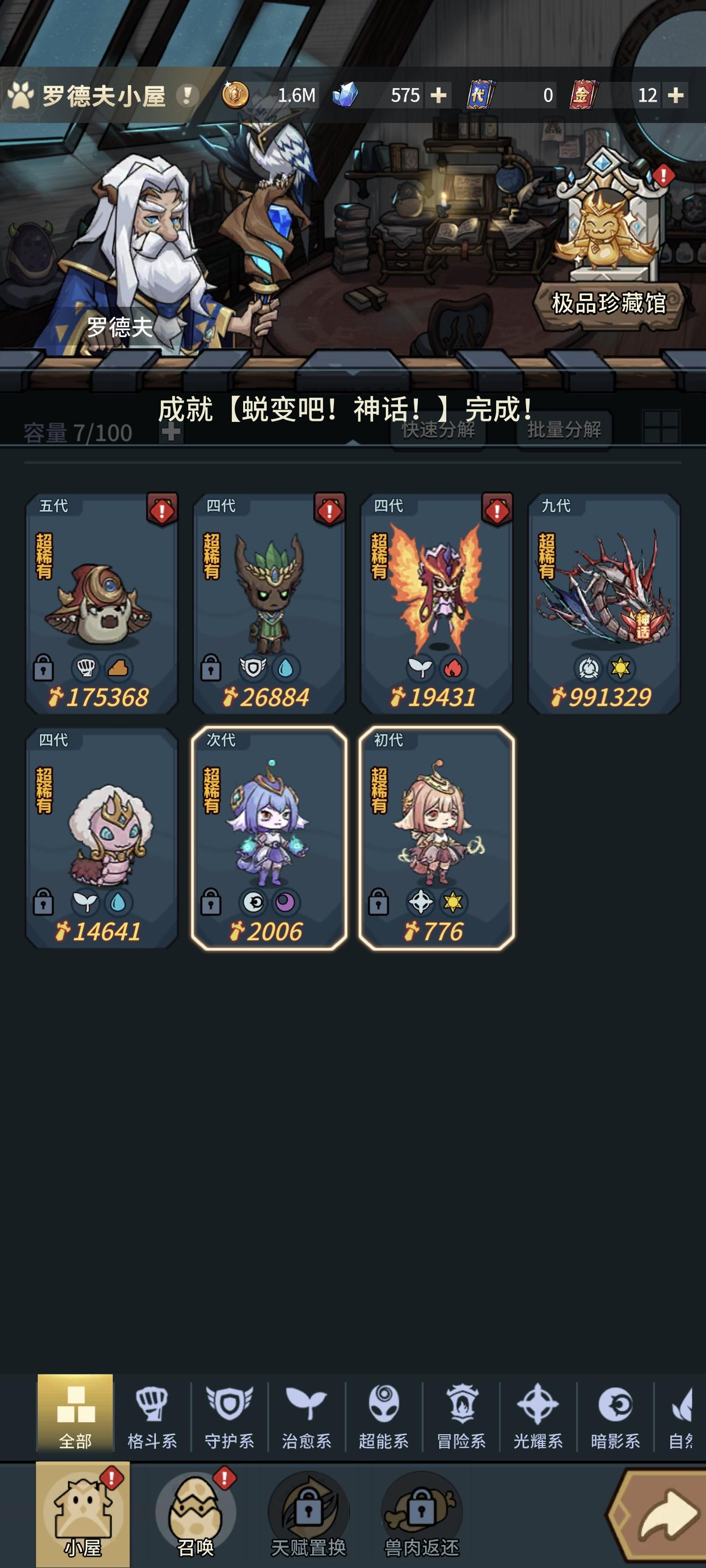Add crystals with the plus beside 575
The width and height of the screenshot is (706, 1568).
point(439,96)
